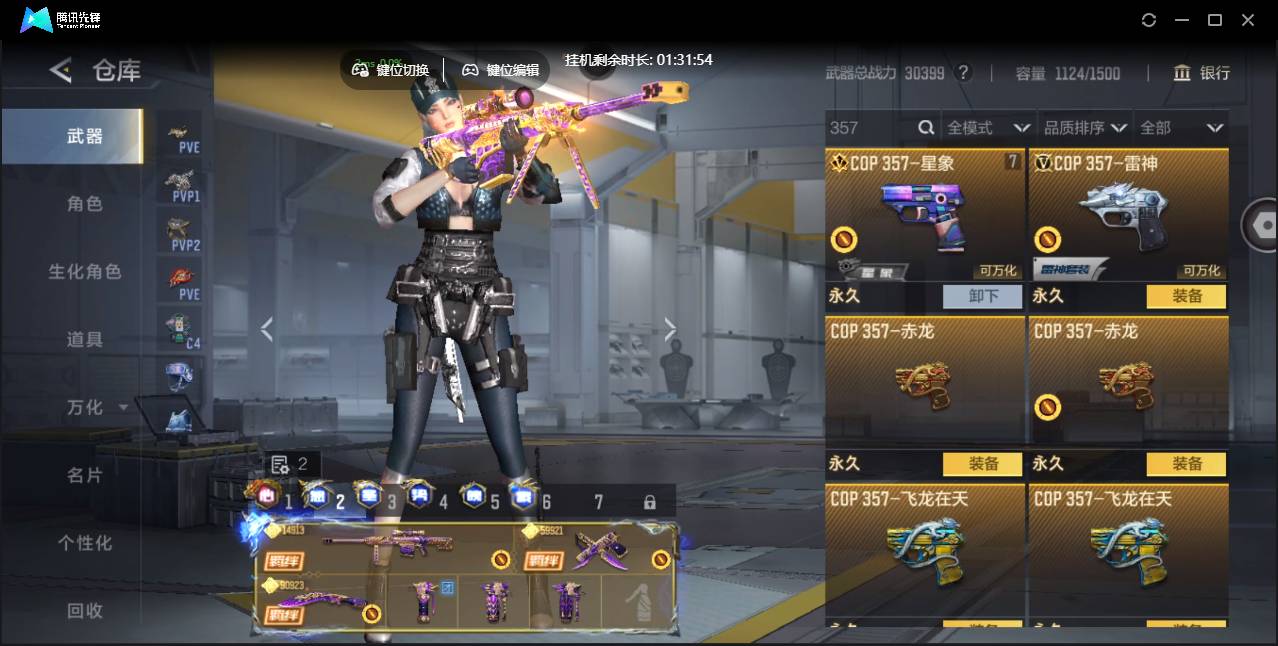
Task: Switch to the 角色 character tab
Action: pyautogui.click(x=85, y=204)
